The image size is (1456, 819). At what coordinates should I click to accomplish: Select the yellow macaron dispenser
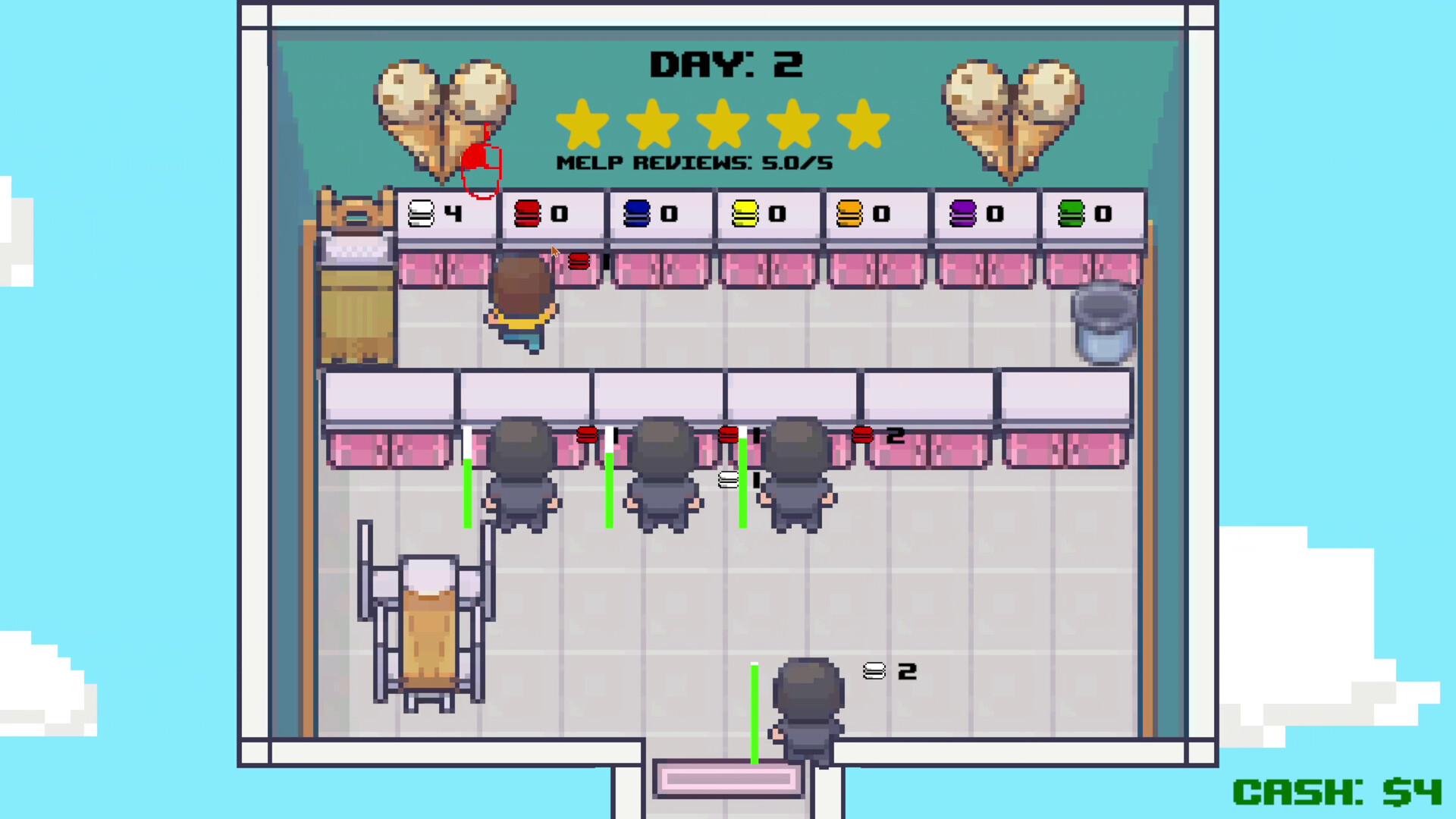[x=768, y=215]
